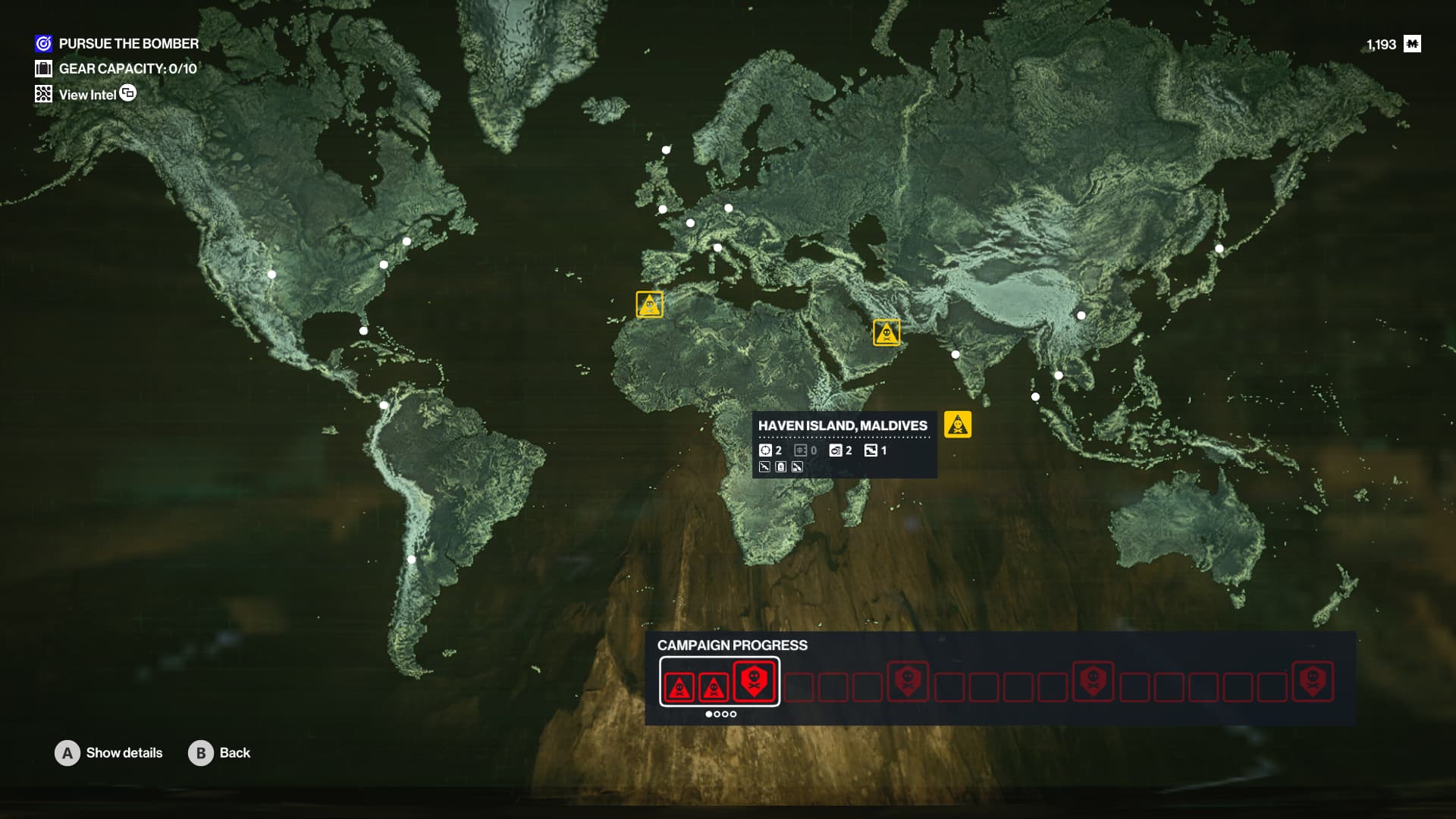Select the location dot on Italy
Screen dimensions: 1456x819
coord(717,248)
